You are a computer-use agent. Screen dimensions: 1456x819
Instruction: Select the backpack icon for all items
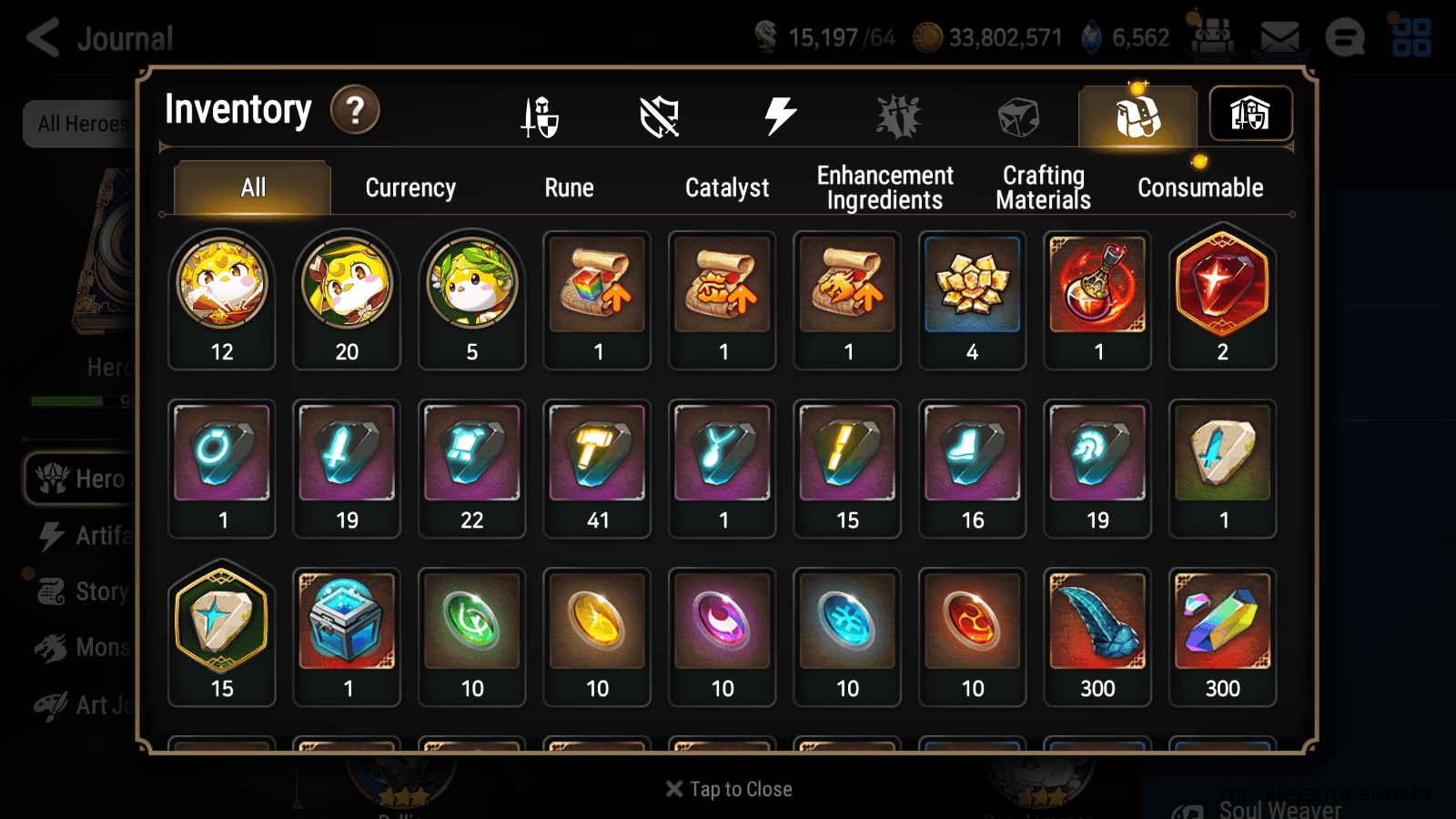point(1137,115)
